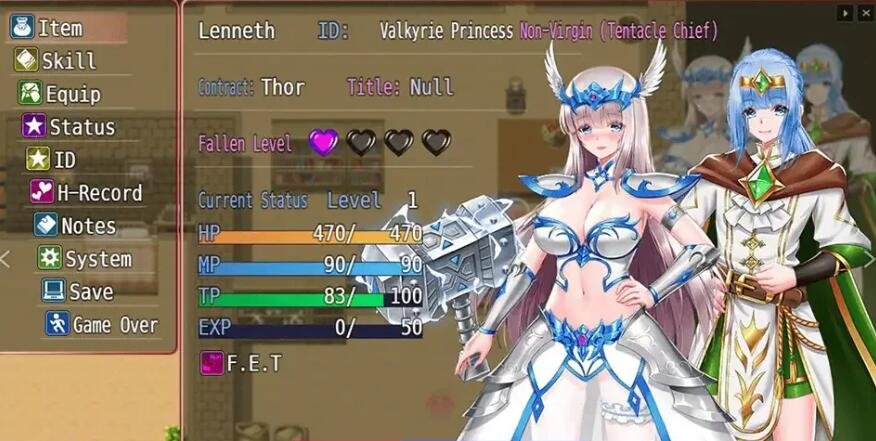Choose Save from the menu
Viewport: 876px width, 441px height.
[90, 292]
